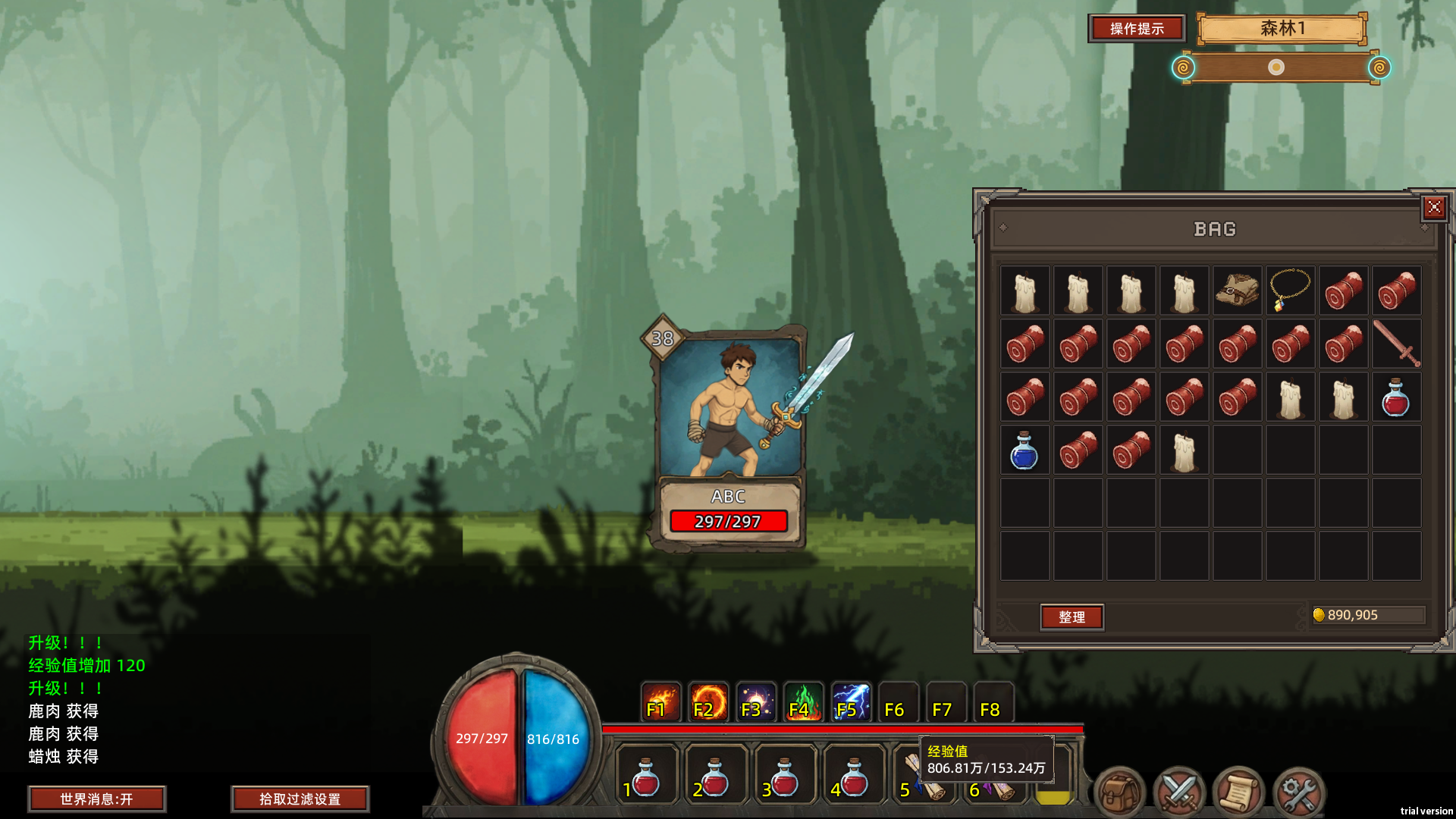
Task: Toggle the 世界消息 world message button
Action: pos(96,799)
